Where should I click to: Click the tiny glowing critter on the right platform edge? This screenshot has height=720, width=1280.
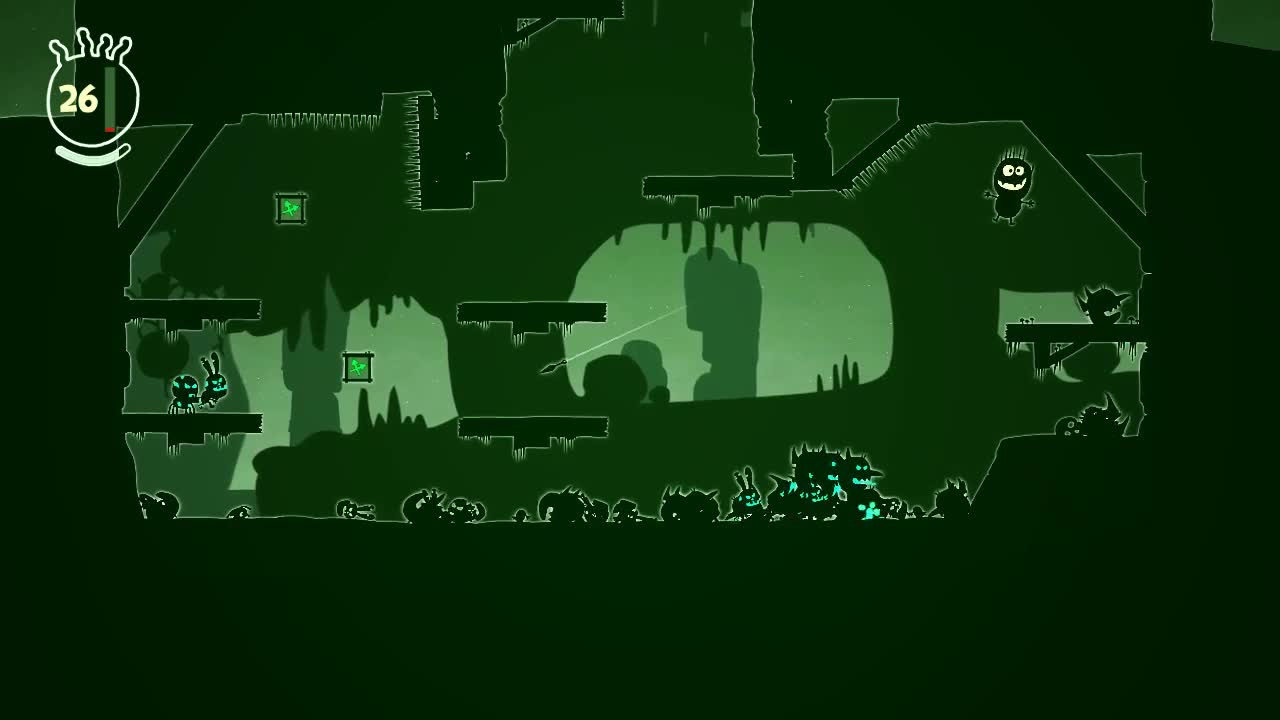click(1024, 322)
